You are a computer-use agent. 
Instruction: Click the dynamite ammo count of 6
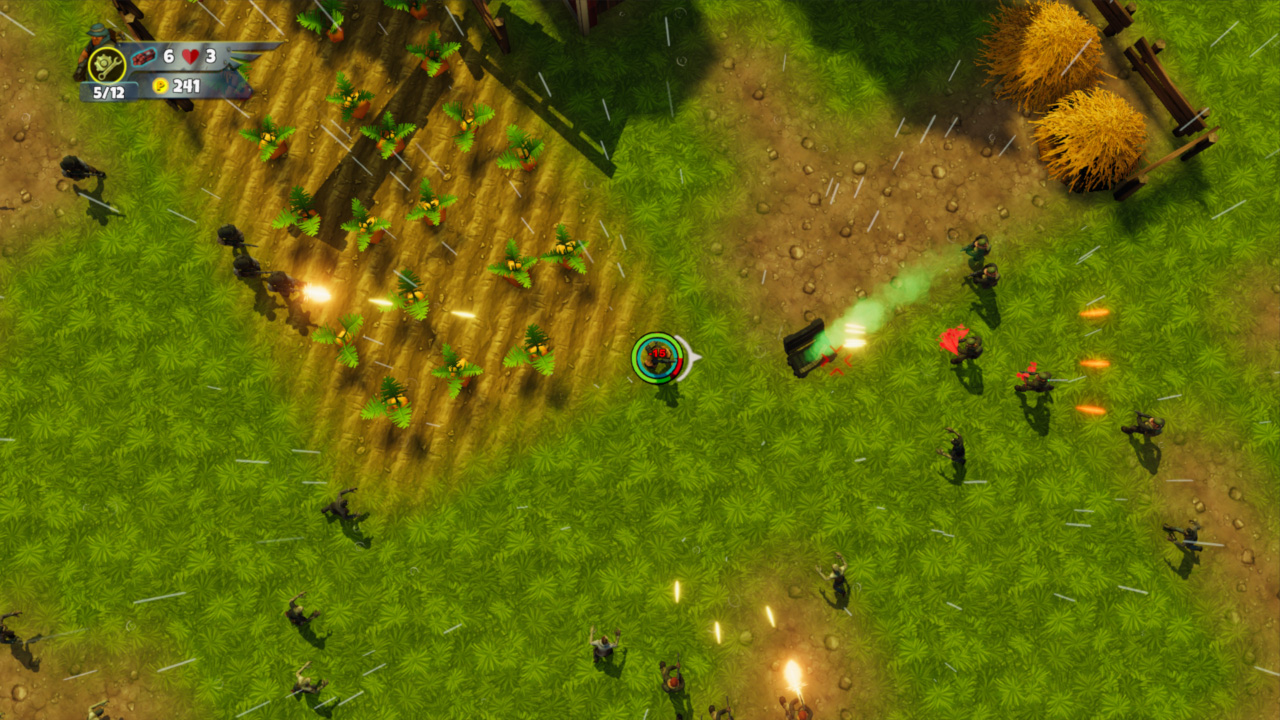coord(168,57)
